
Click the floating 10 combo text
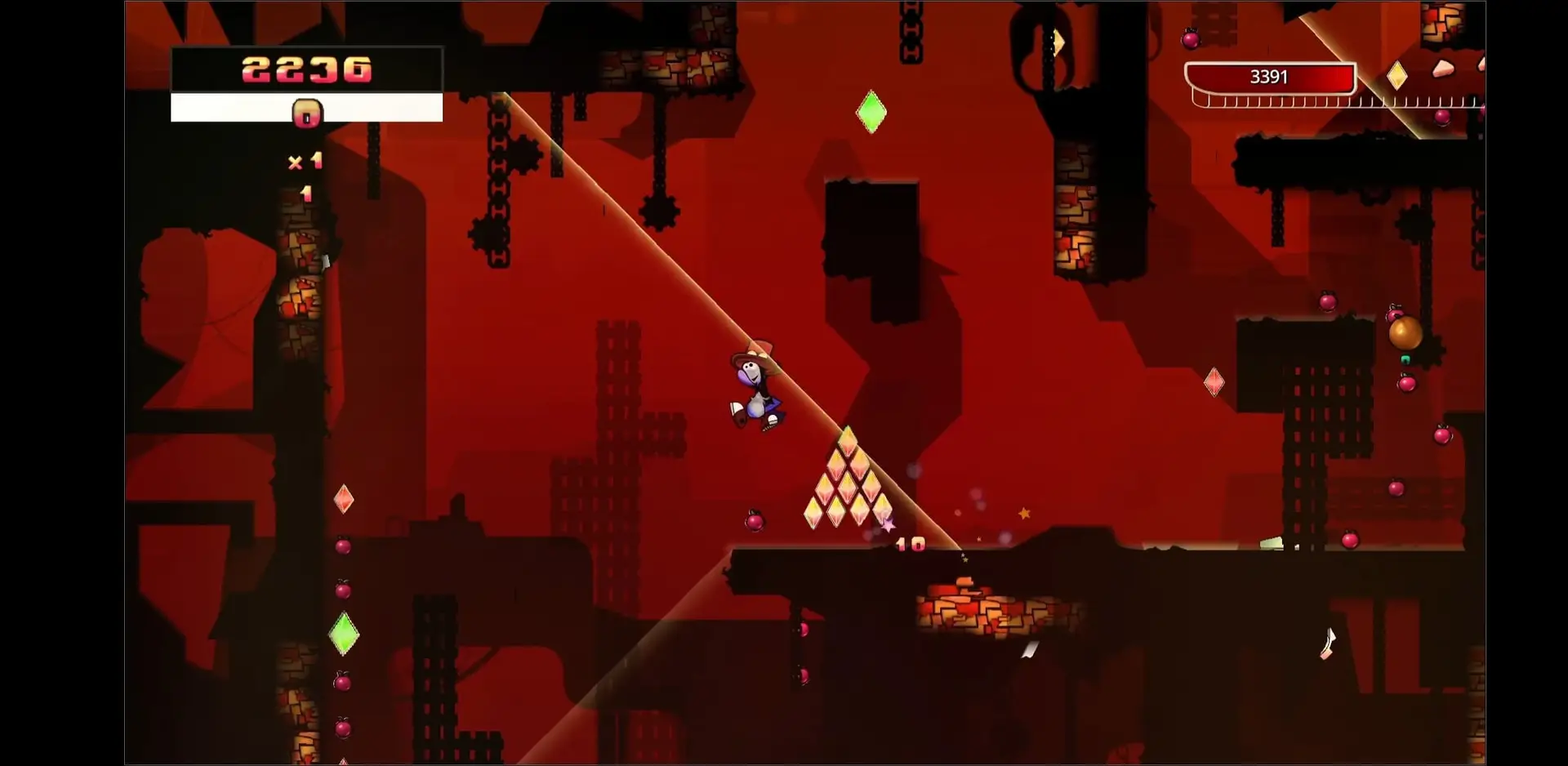pyautogui.click(x=909, y=543)
